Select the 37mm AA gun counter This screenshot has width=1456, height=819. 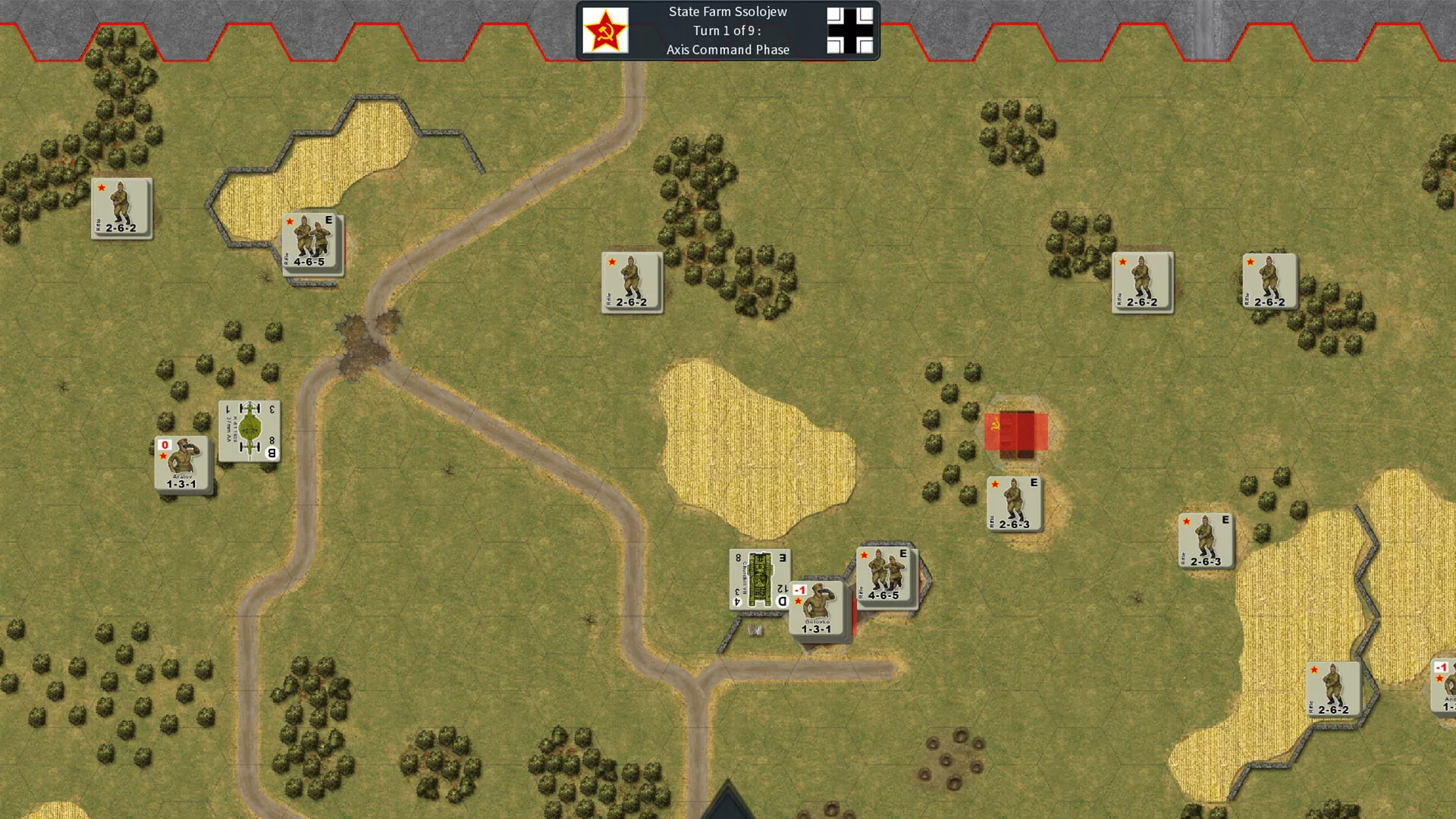pos(249,431)
